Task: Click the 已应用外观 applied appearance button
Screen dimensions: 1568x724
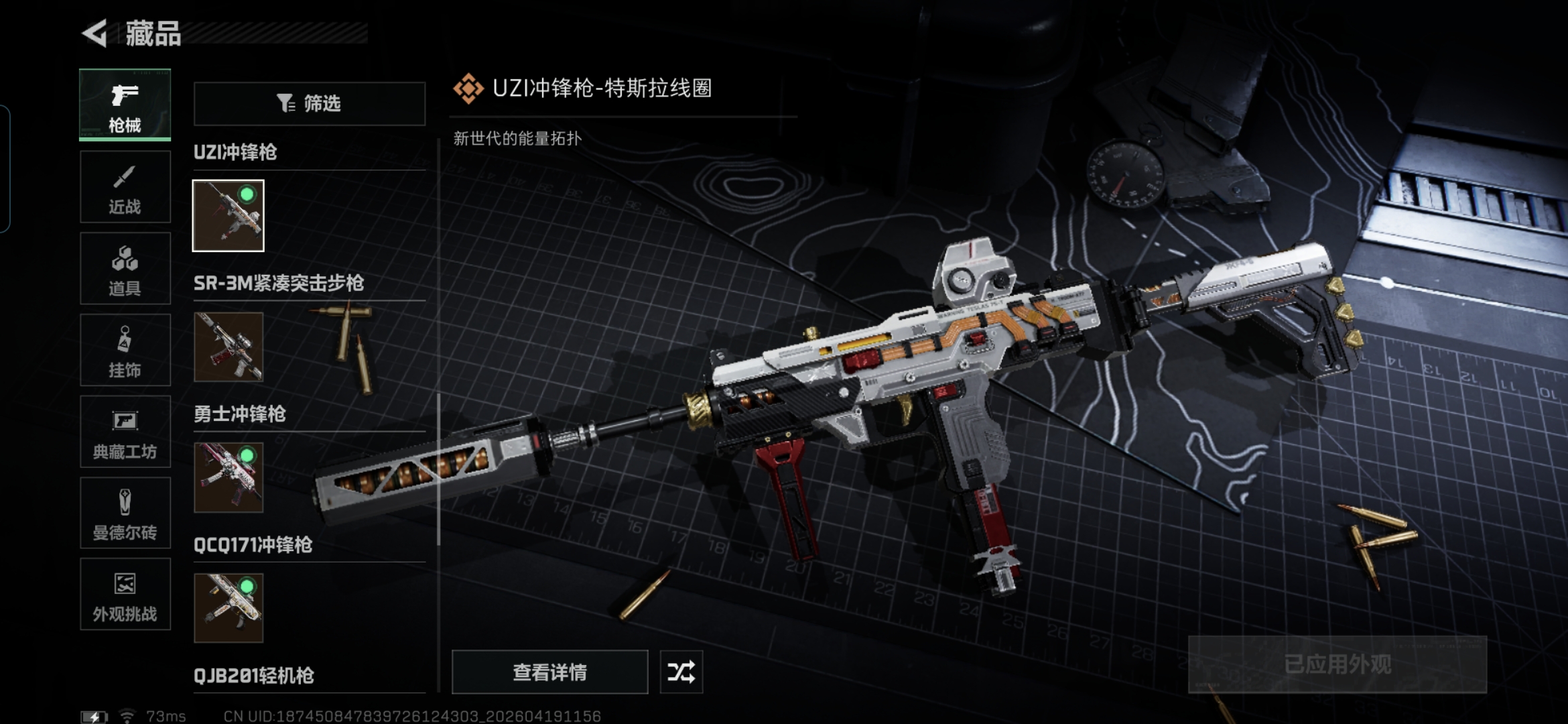Action: pyautogui.click(x=1337, y=664)
